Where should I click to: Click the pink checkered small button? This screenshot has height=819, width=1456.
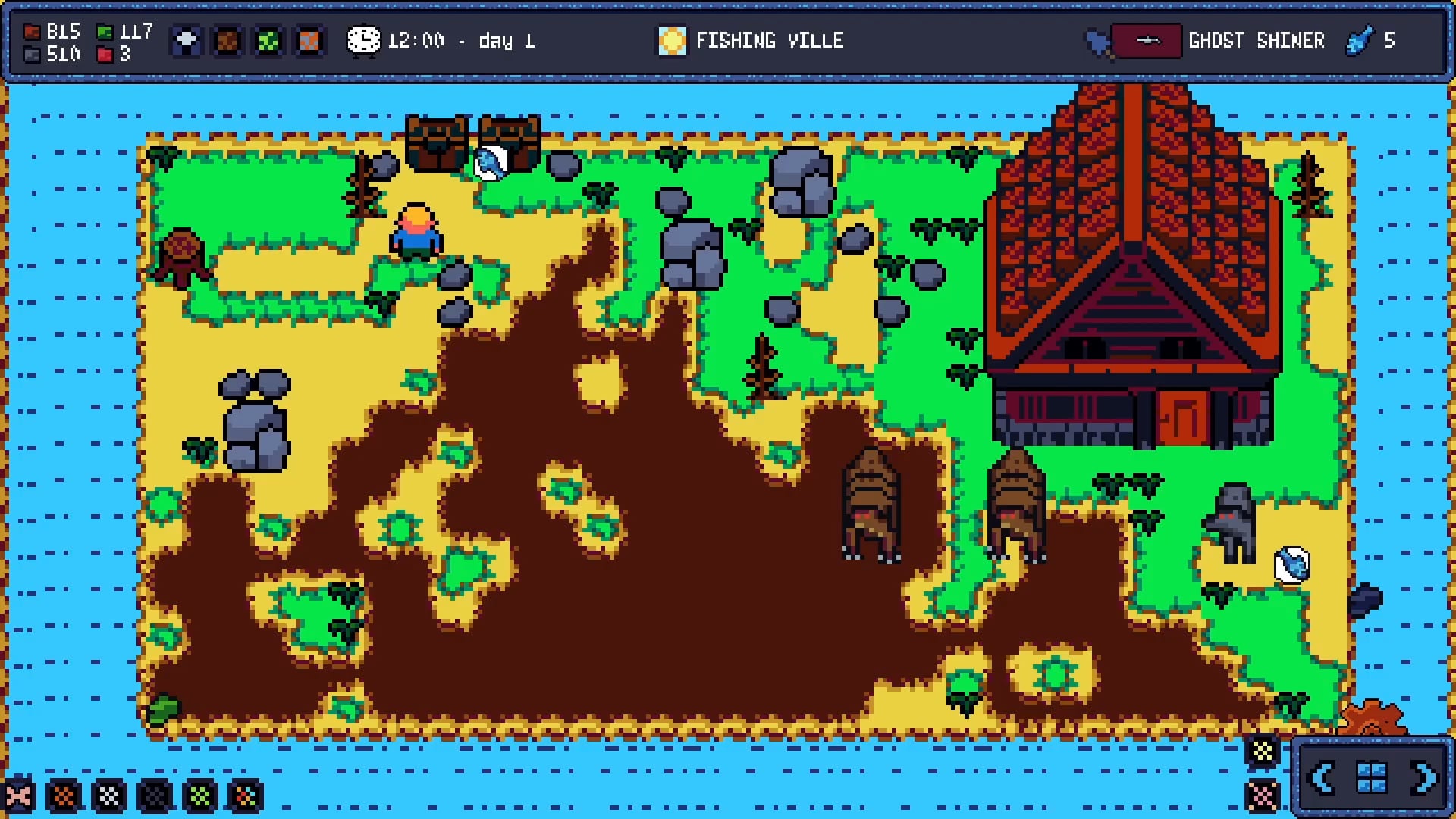(1263, 795)
